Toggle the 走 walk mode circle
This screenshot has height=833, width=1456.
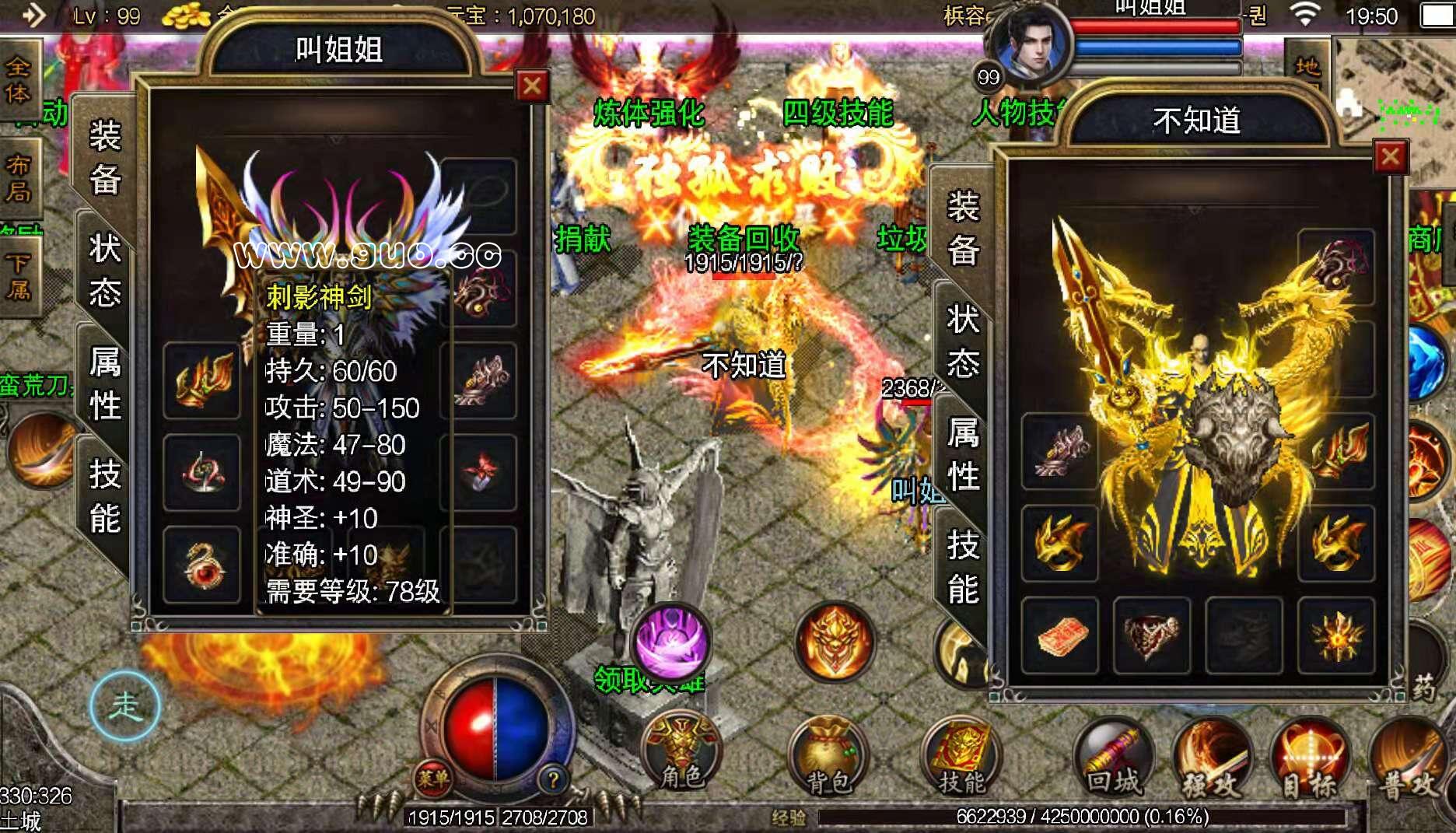pos(124,706)
